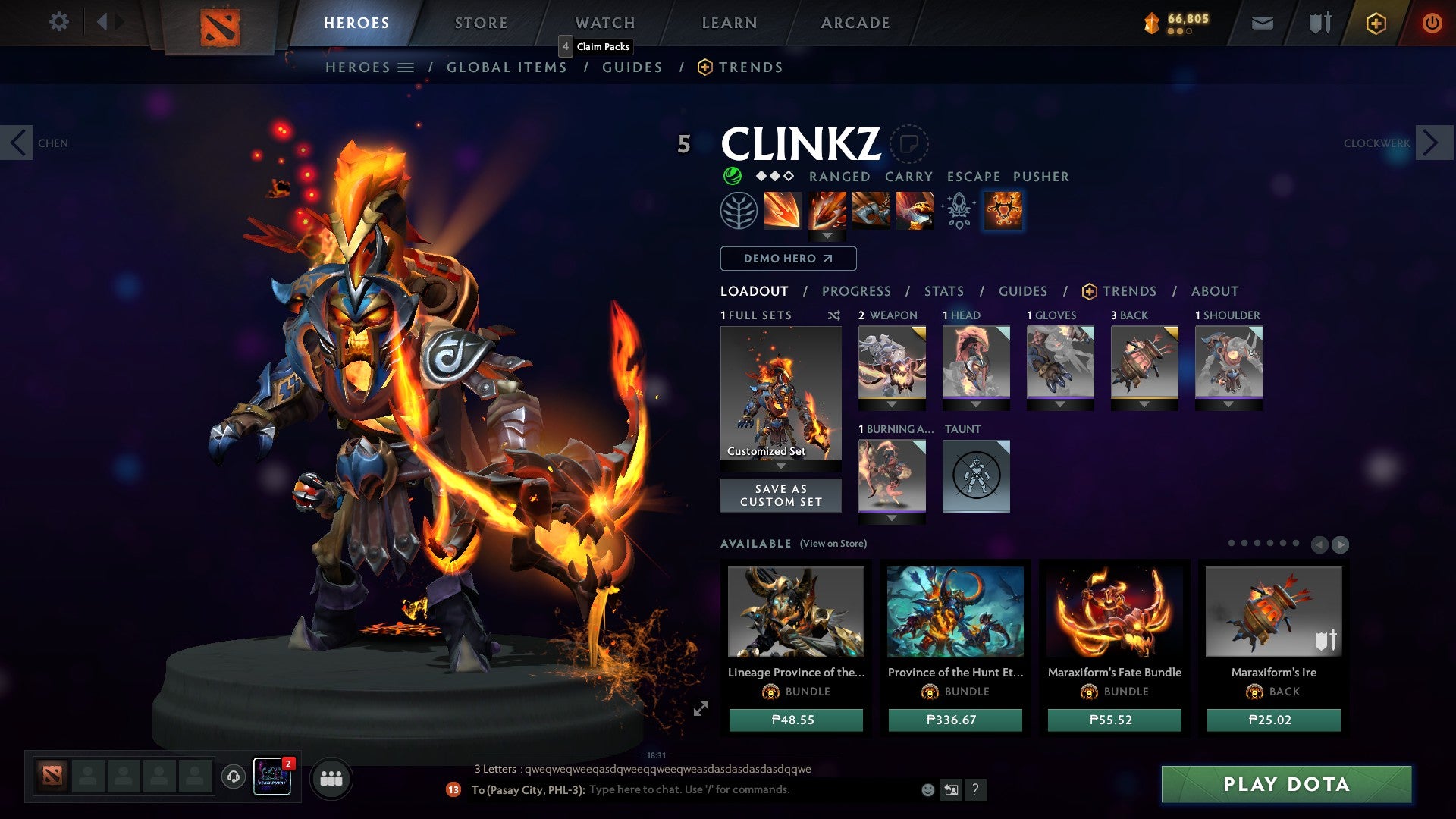Toggle the chat channel switcher icon
This screenshot has width=1456, height=819.
point(950,789)
